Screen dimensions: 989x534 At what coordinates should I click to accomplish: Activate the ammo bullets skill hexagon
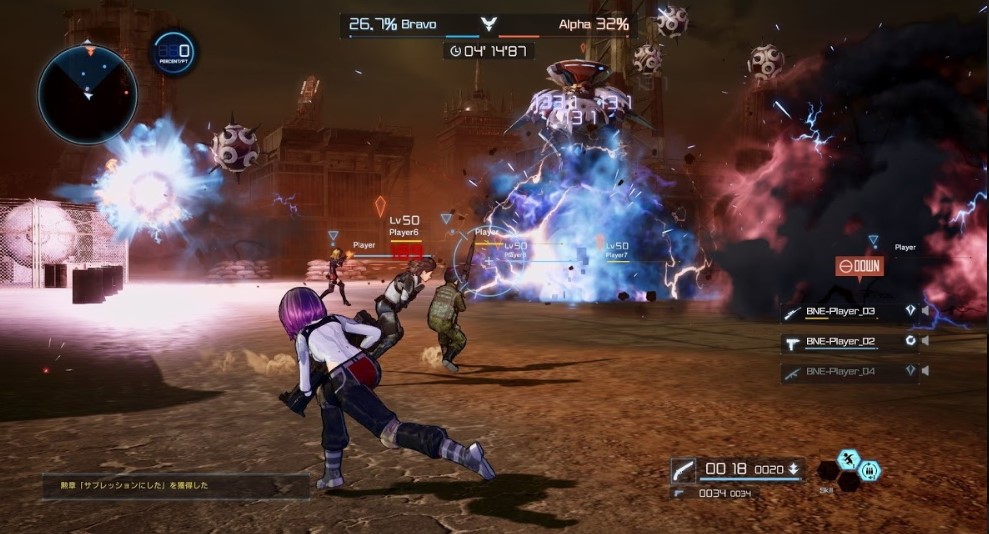[x=870, y=469]
